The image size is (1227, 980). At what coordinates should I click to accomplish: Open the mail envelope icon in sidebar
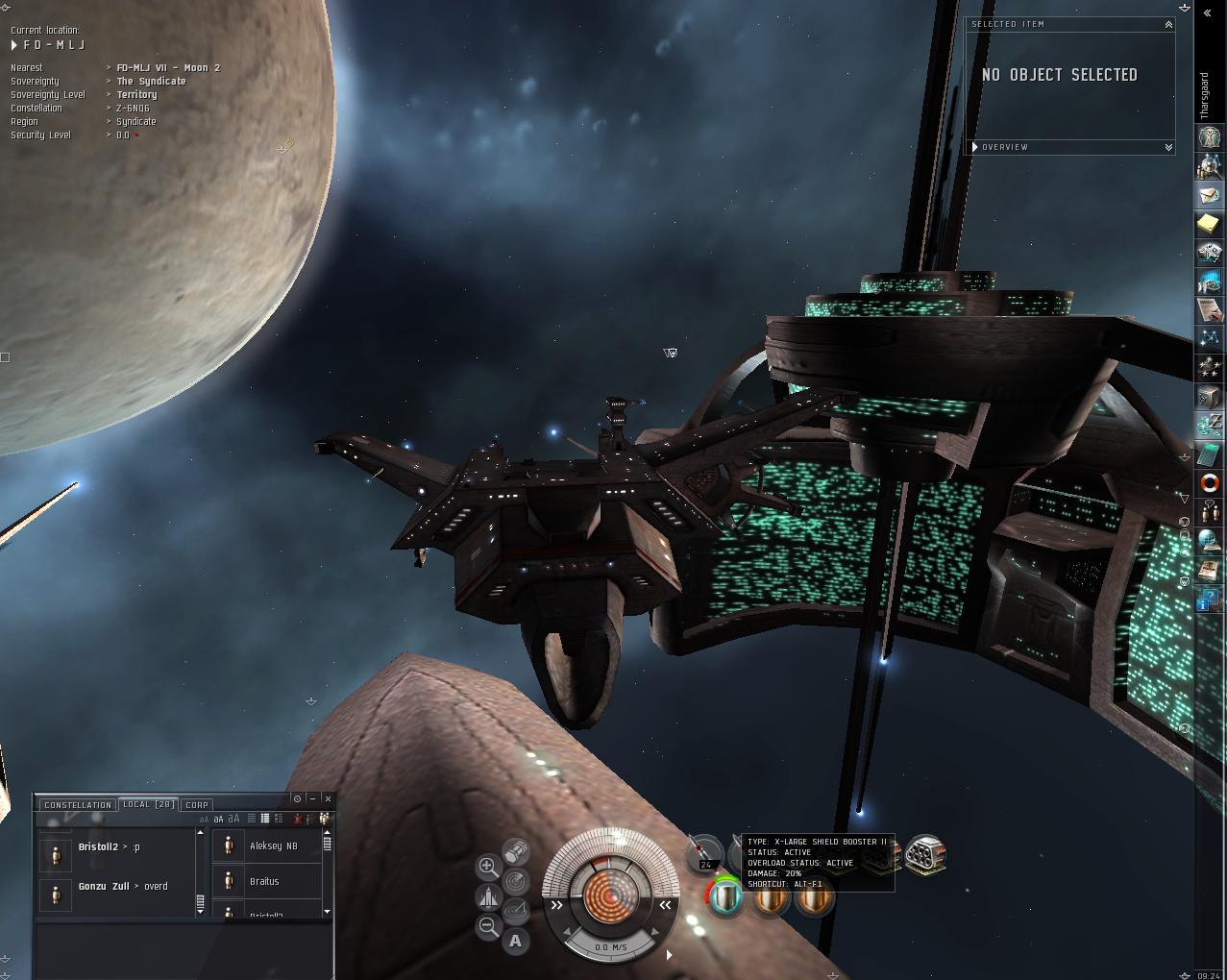coord(1209,195)
